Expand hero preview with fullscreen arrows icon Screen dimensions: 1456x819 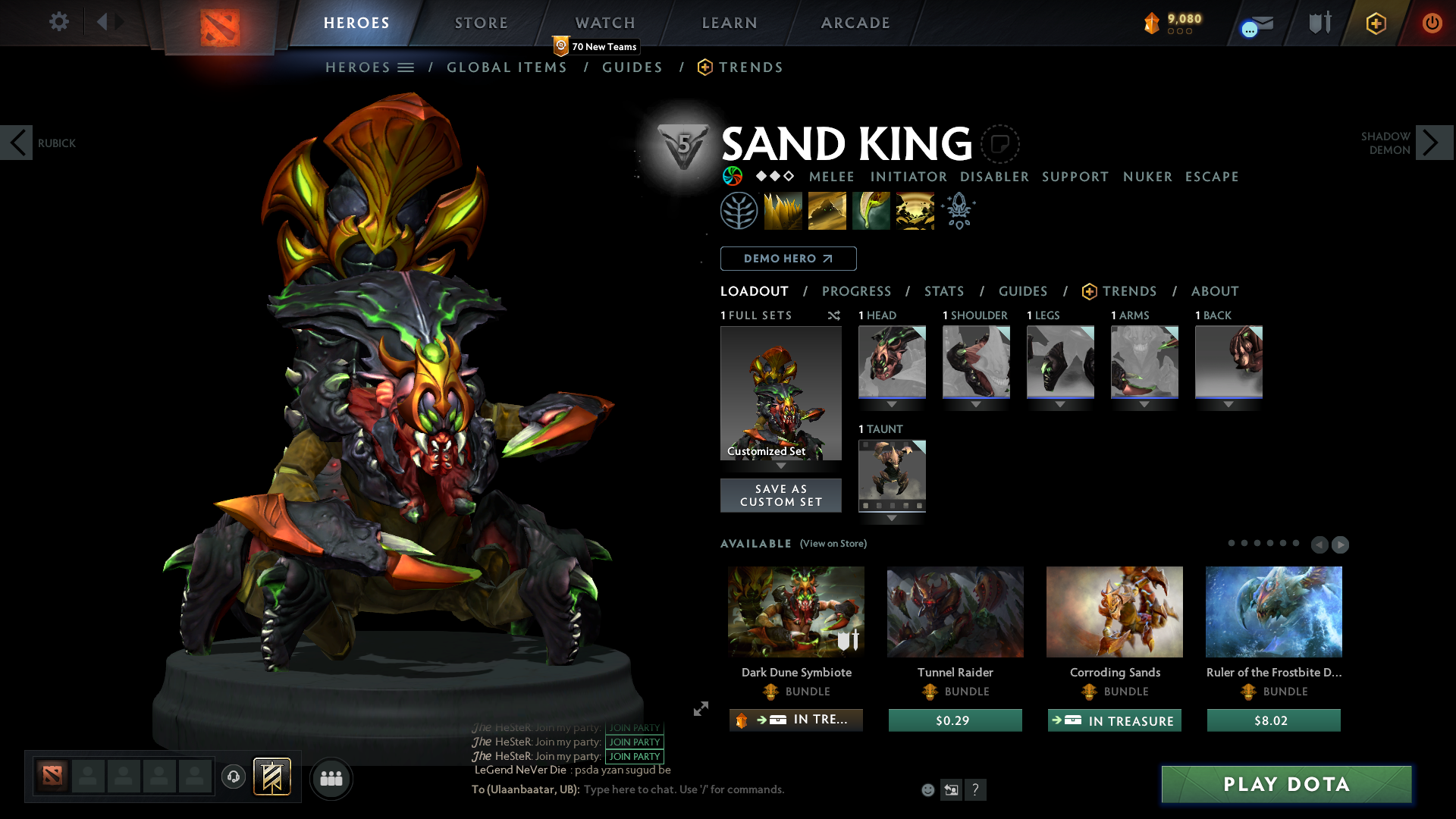coord(700,709)
